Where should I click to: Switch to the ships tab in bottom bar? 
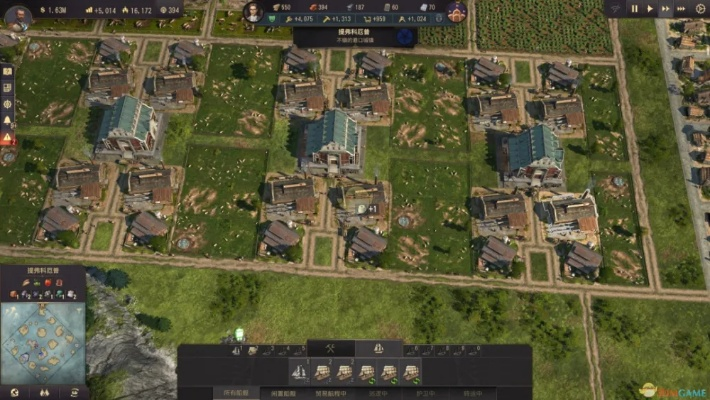(x=380, y=349)
